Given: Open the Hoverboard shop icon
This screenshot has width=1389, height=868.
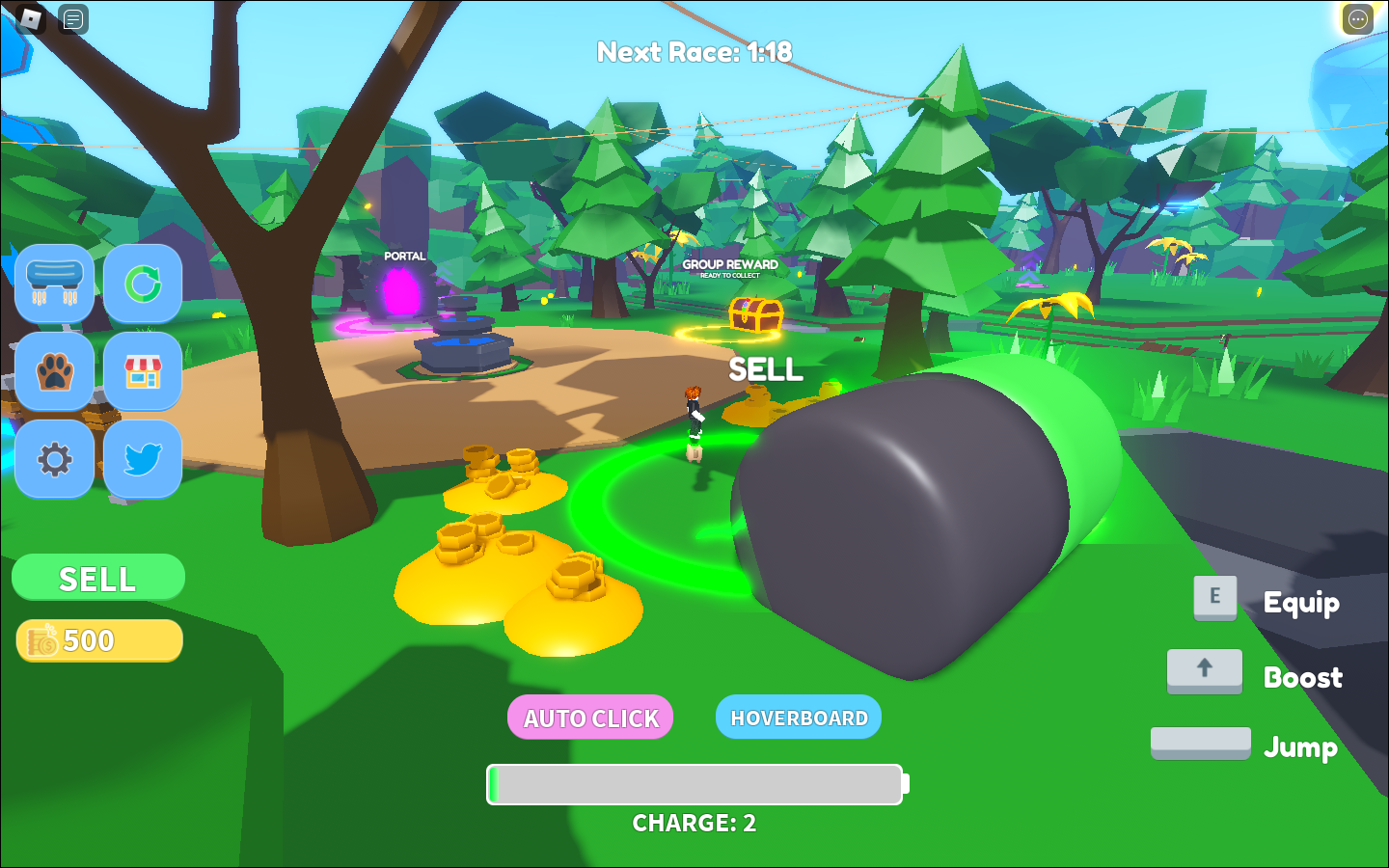Looking at the screenshot, I should click(x=55, y=285).
